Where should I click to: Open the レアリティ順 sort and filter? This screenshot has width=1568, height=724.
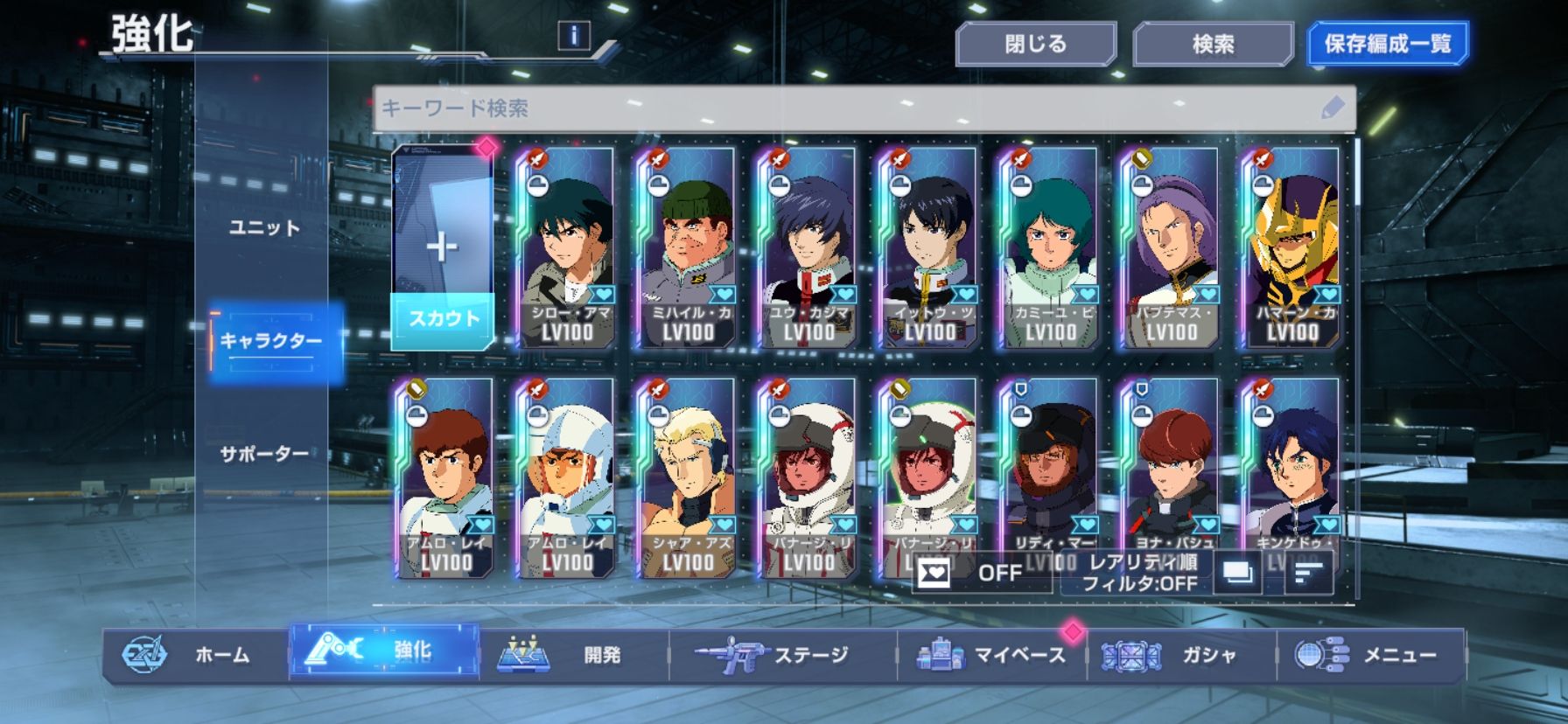[1139, 574]
